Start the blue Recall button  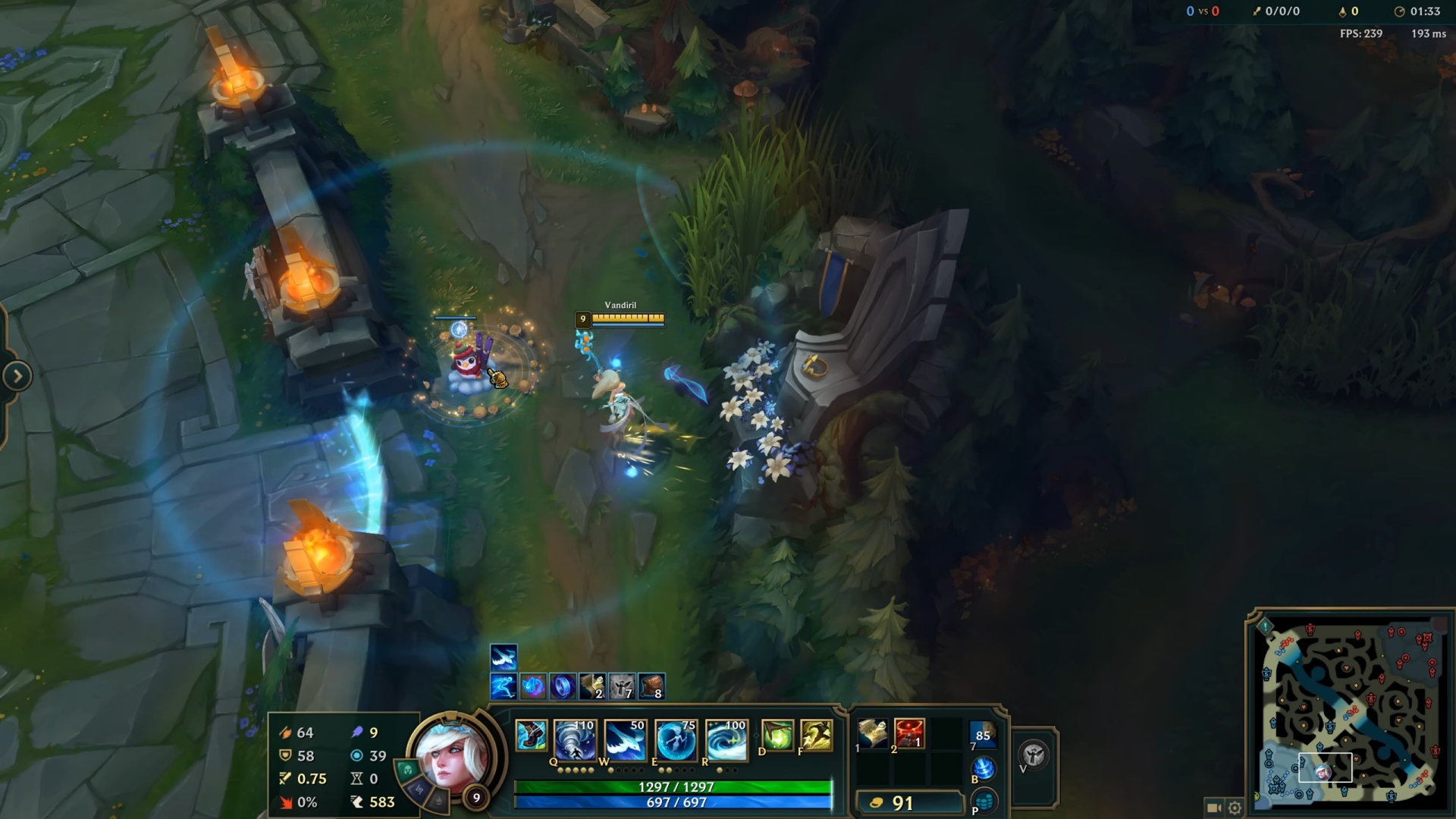[x=984, y=769]
